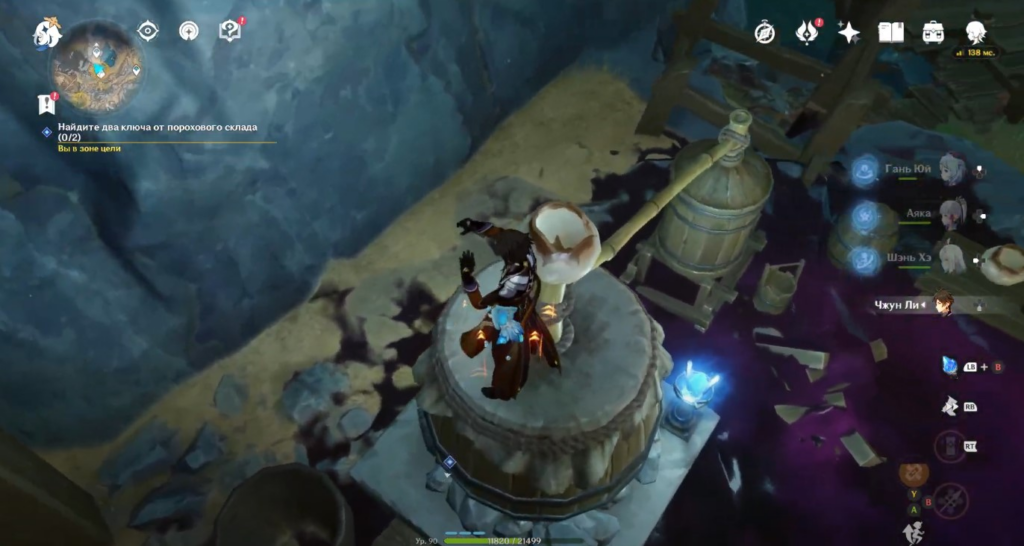This screenshot has height=546, width=1024.
Task: Click the eye-shaped icon beside the minimap
Action: (148, 31)
